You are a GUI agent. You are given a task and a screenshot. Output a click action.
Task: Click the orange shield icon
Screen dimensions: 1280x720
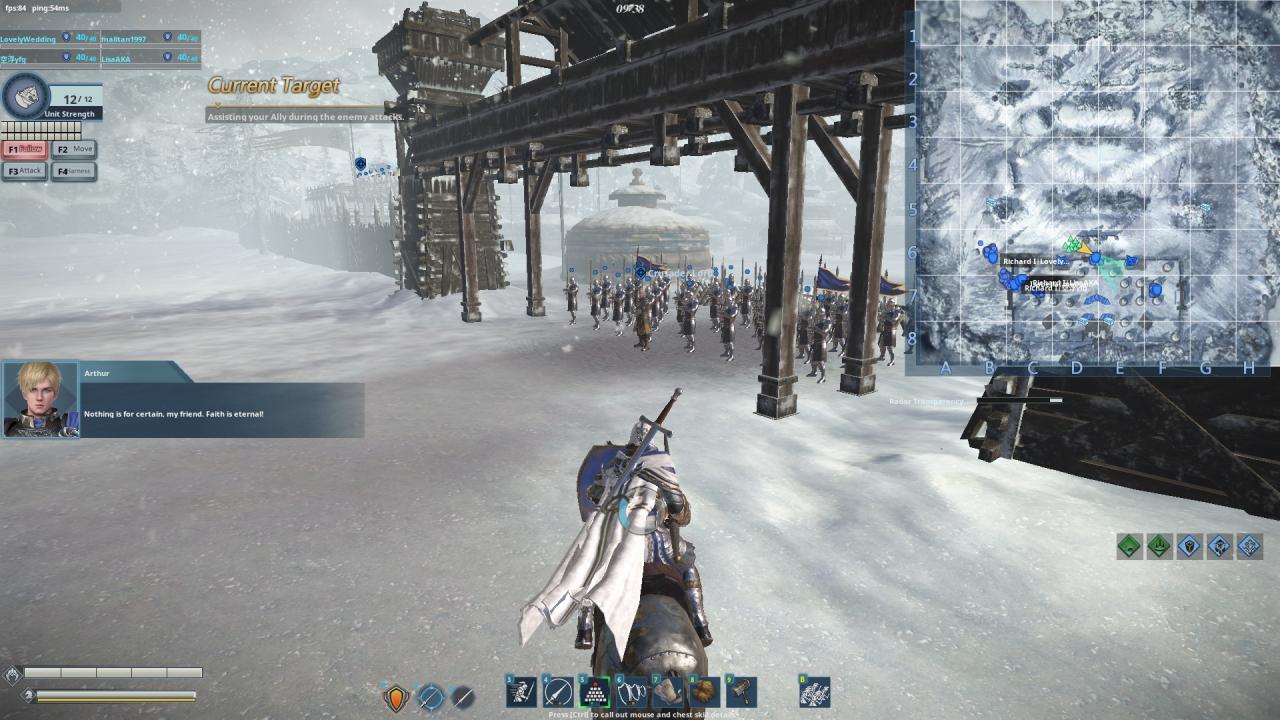(396, 697)
